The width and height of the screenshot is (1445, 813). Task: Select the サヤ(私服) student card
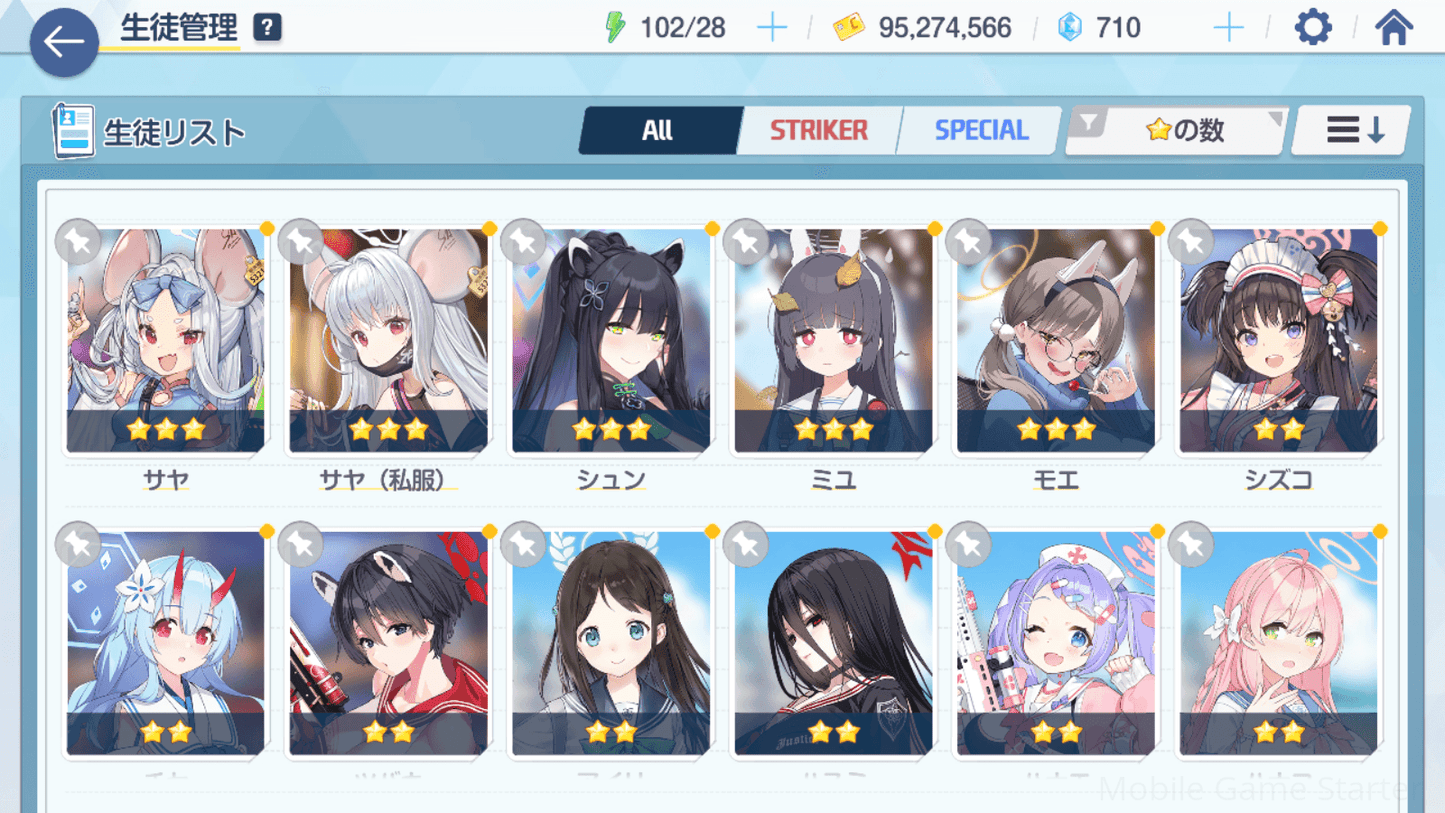[388, 340]
